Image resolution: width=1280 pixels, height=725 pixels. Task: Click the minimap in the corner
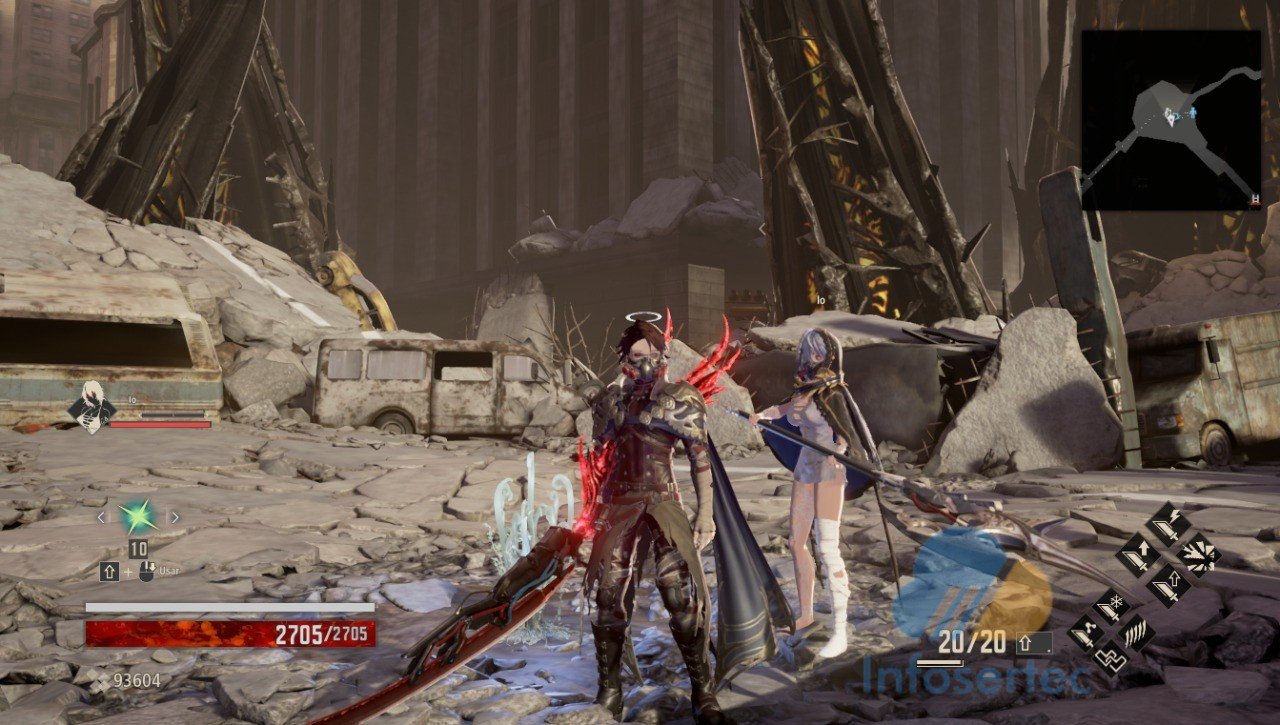(x=1171, y=119)
